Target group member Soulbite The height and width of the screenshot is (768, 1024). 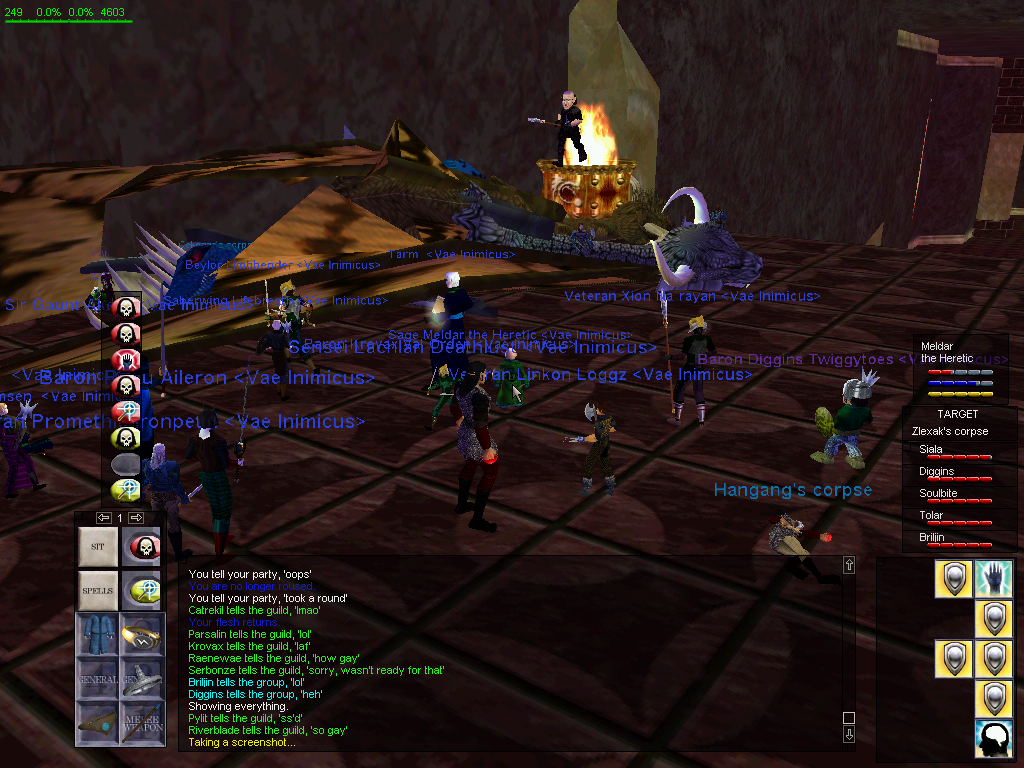(938, 494)
